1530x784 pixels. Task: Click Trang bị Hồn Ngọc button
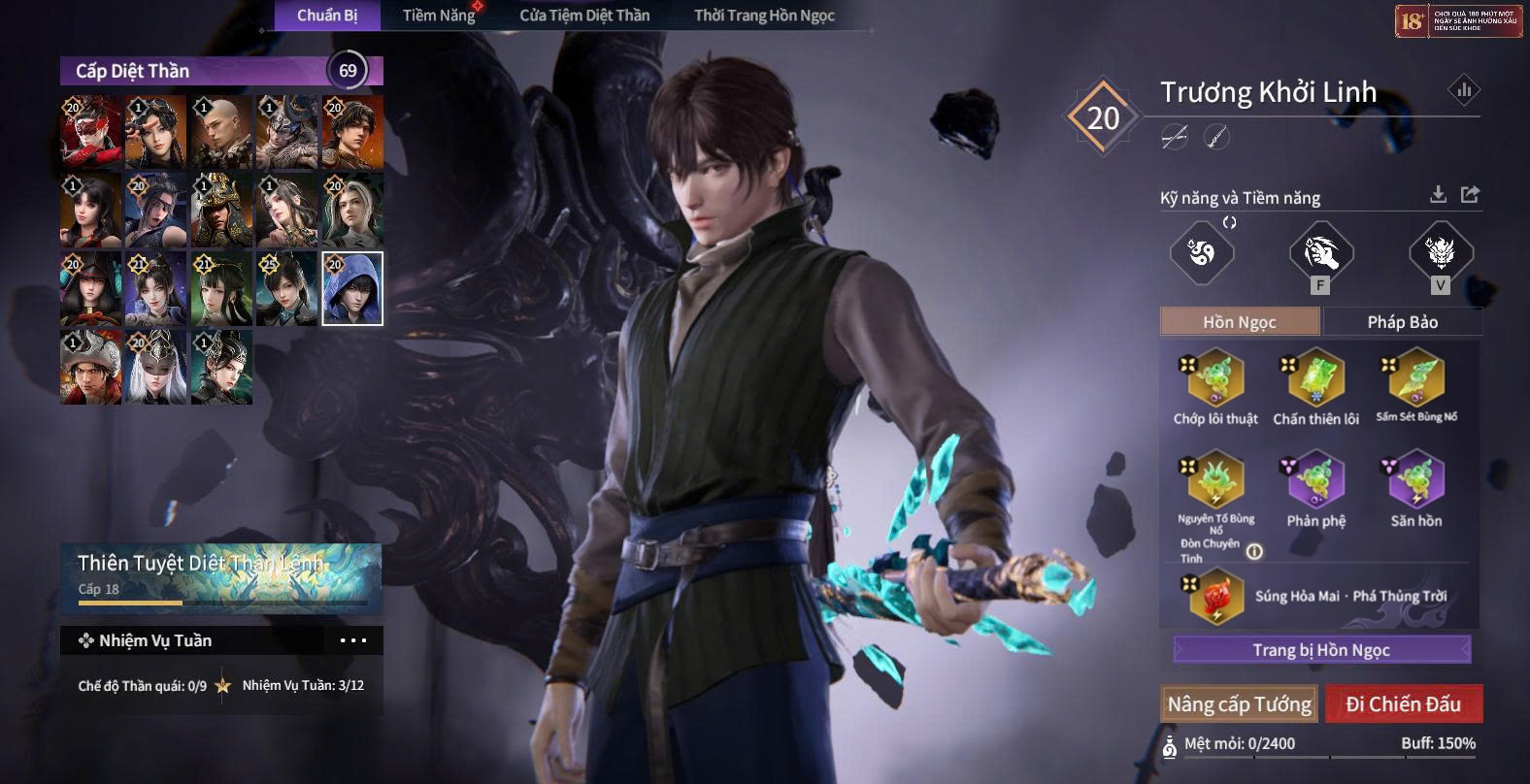point(1320,650)
